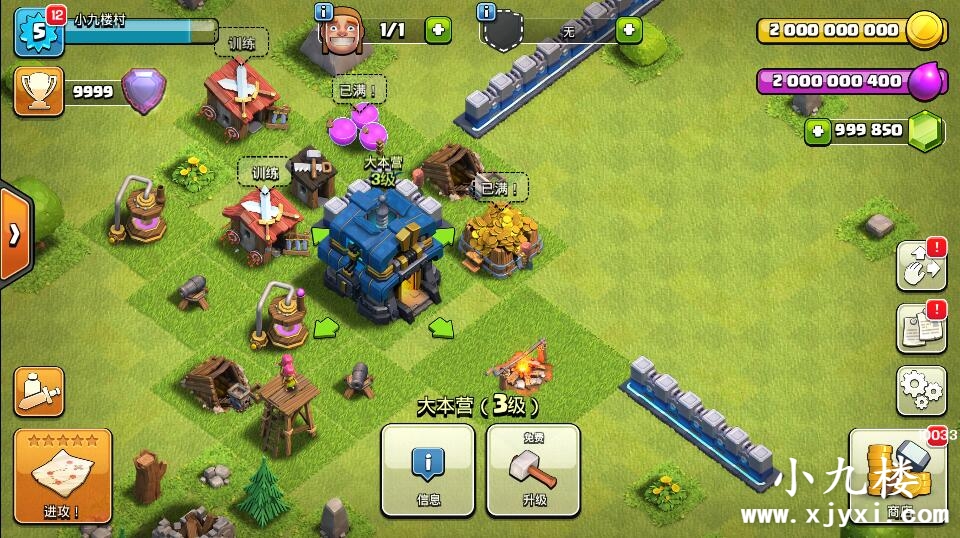This screenshot has width=960, height=538.
Task: Collect gold from the 已满 bubble
Action: (x=499, y=187)
